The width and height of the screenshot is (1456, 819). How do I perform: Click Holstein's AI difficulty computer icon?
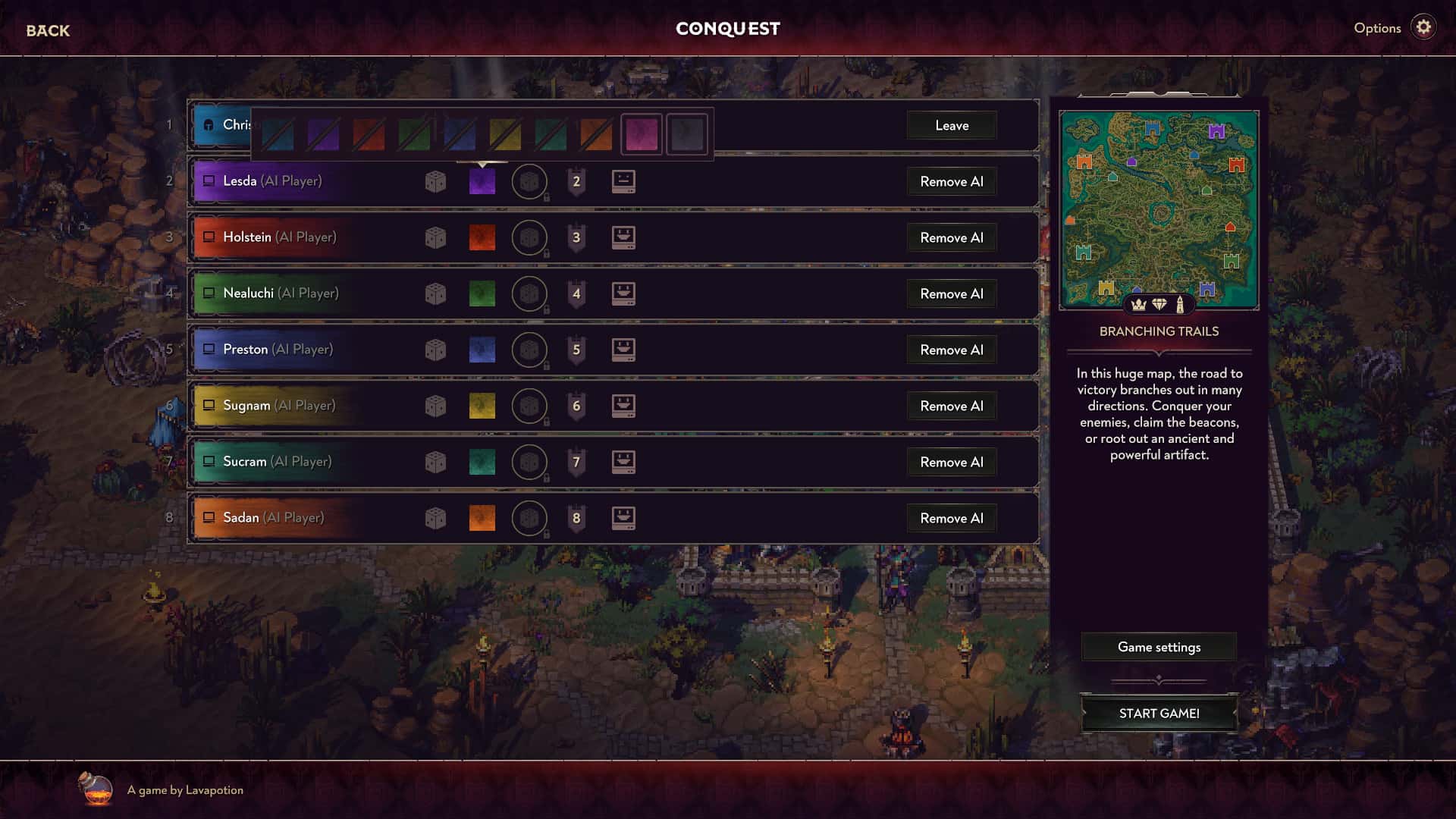coord(623,237)
